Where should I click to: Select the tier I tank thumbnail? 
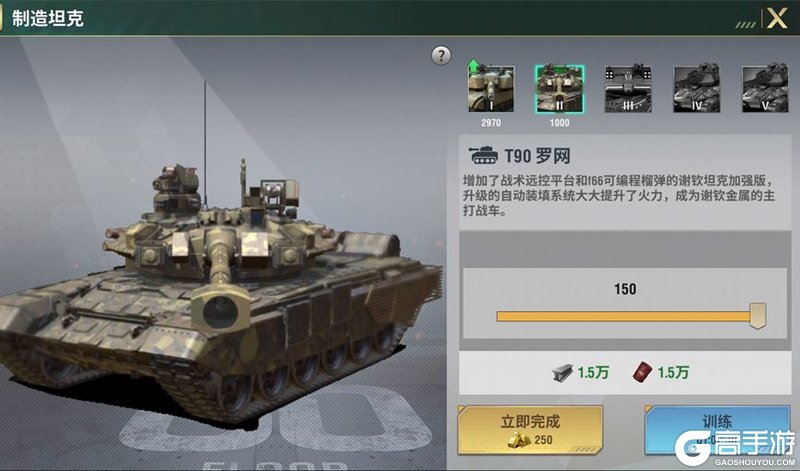point(490,89)
